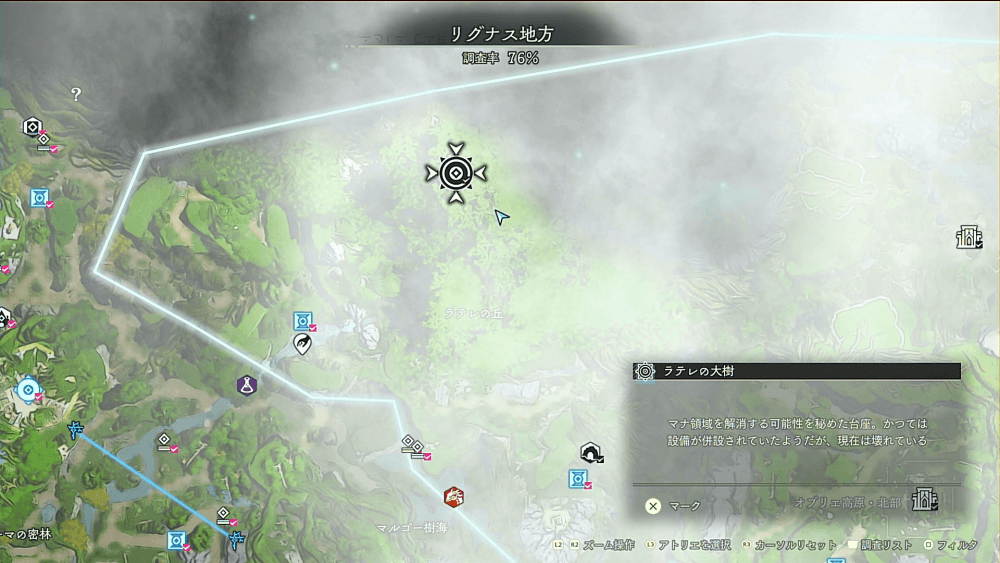The width and height of the screenshot is (1000, 563).
Task: Select the glowing blue circular marker
Action: pyautogui.click(x=27, y=388)
